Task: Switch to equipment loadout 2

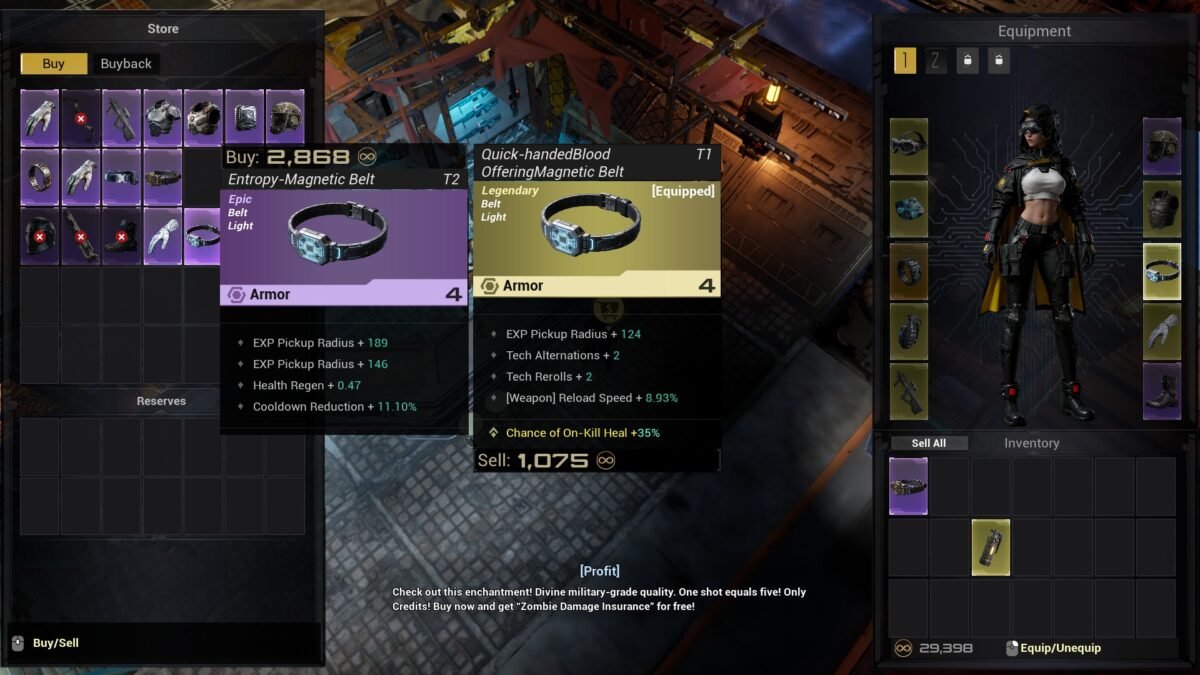Action: [936, 61]
